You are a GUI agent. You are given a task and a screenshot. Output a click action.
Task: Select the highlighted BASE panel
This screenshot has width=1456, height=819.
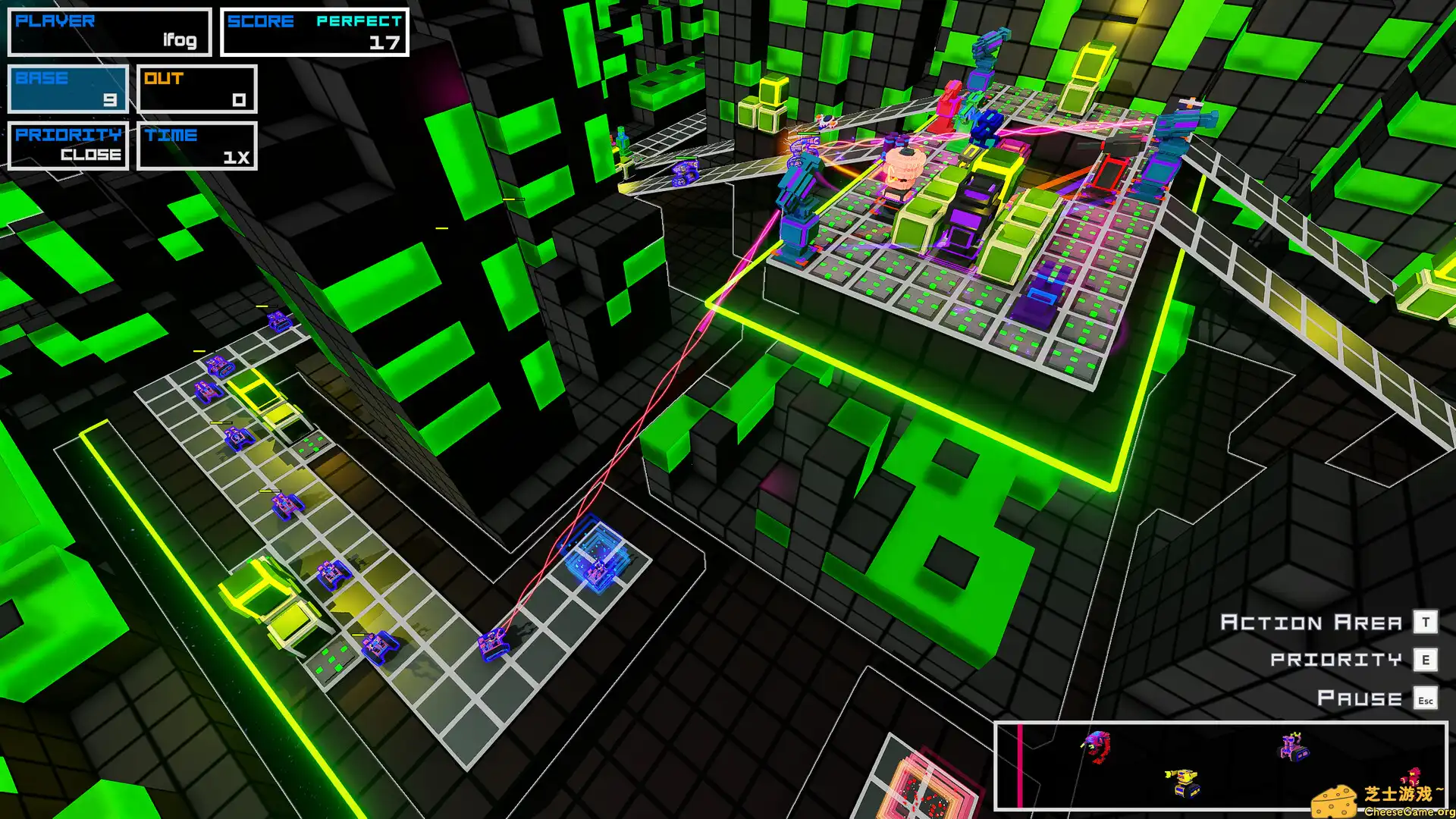click(67, 88)
